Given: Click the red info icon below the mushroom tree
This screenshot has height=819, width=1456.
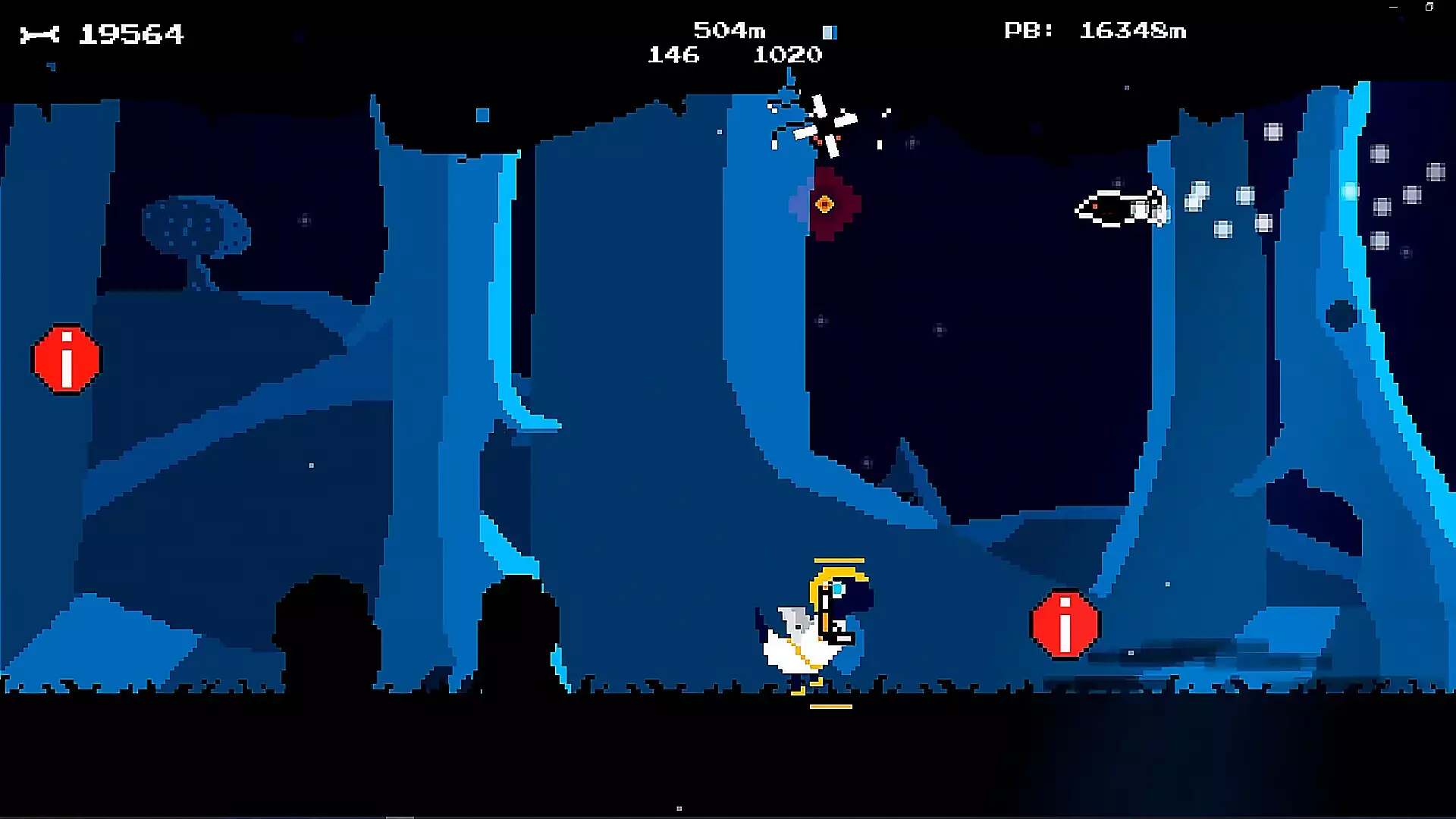Looking at the screenshot, I should [67, 359].
